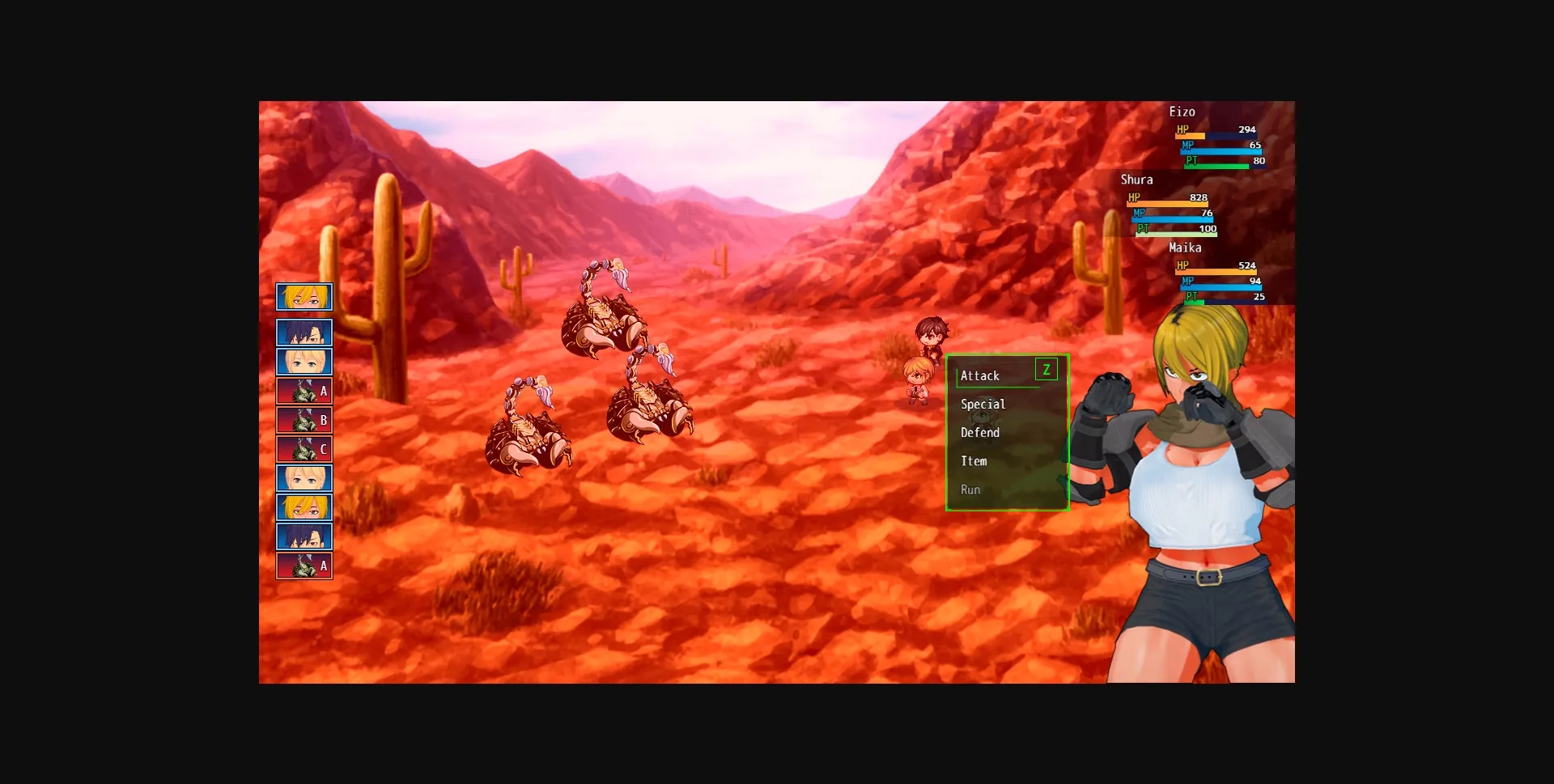Choose Defend from the battle menu

coord(979,432)
